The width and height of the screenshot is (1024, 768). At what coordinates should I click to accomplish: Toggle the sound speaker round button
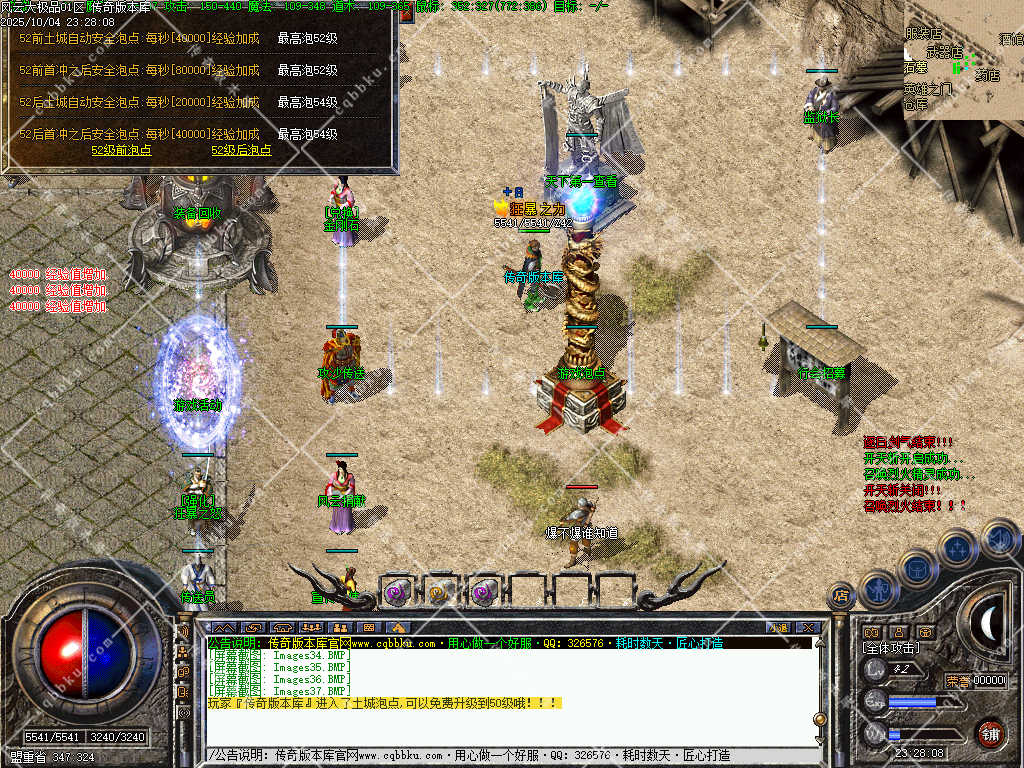click(999, 538)
